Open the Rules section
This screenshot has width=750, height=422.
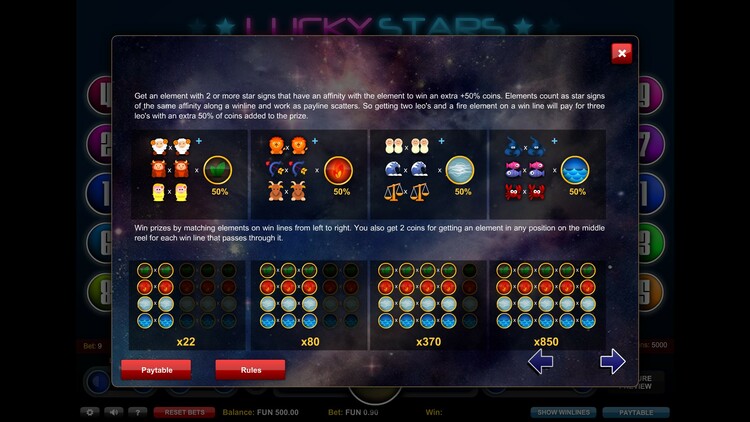click(x=250, y=369)
